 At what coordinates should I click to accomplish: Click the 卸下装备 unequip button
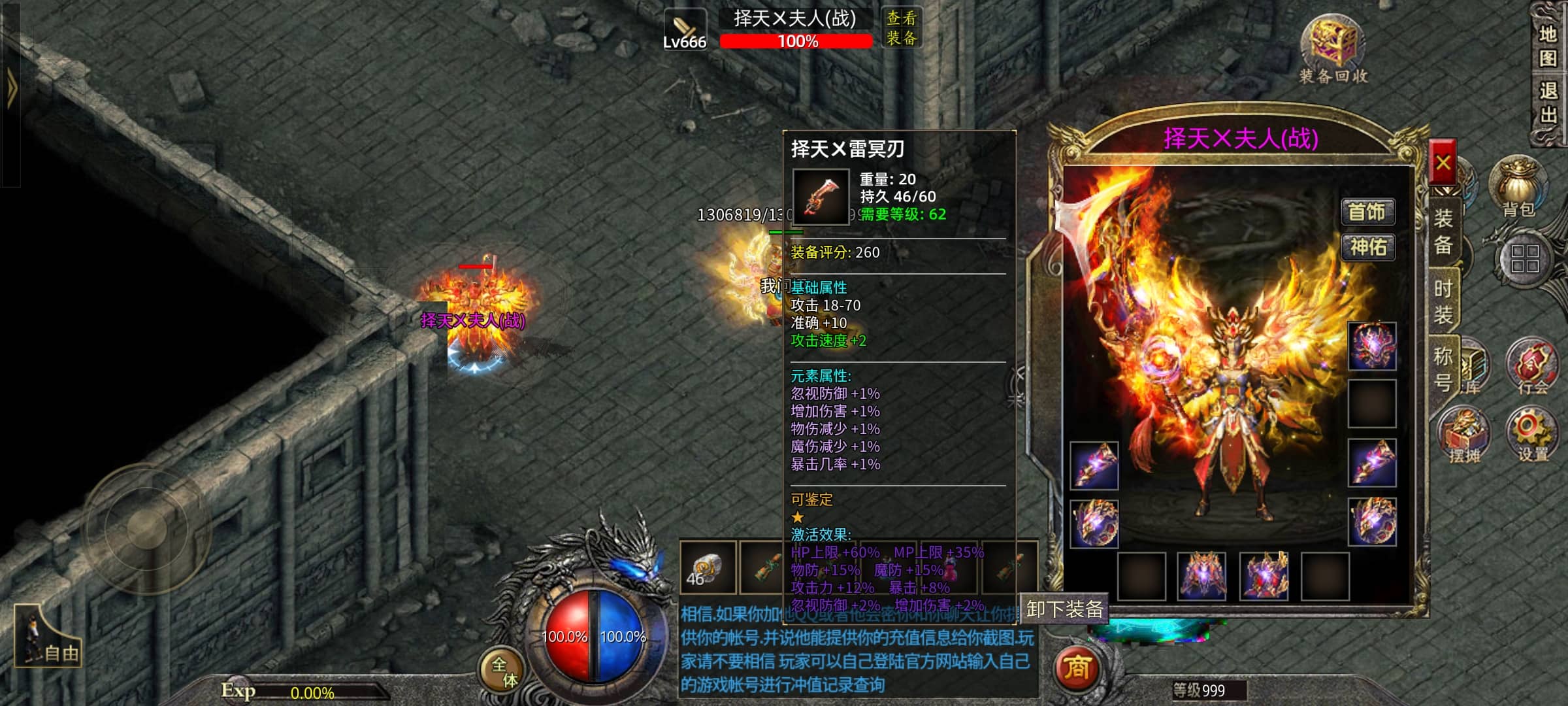point(1064,609)
